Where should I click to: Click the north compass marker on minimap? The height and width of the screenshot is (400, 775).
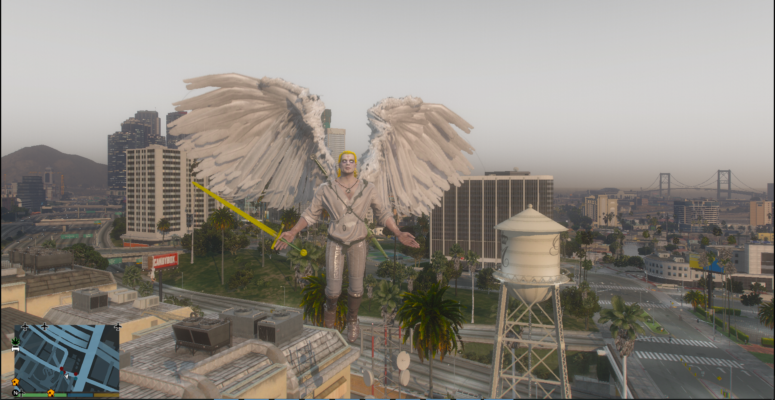click(17, 392)
